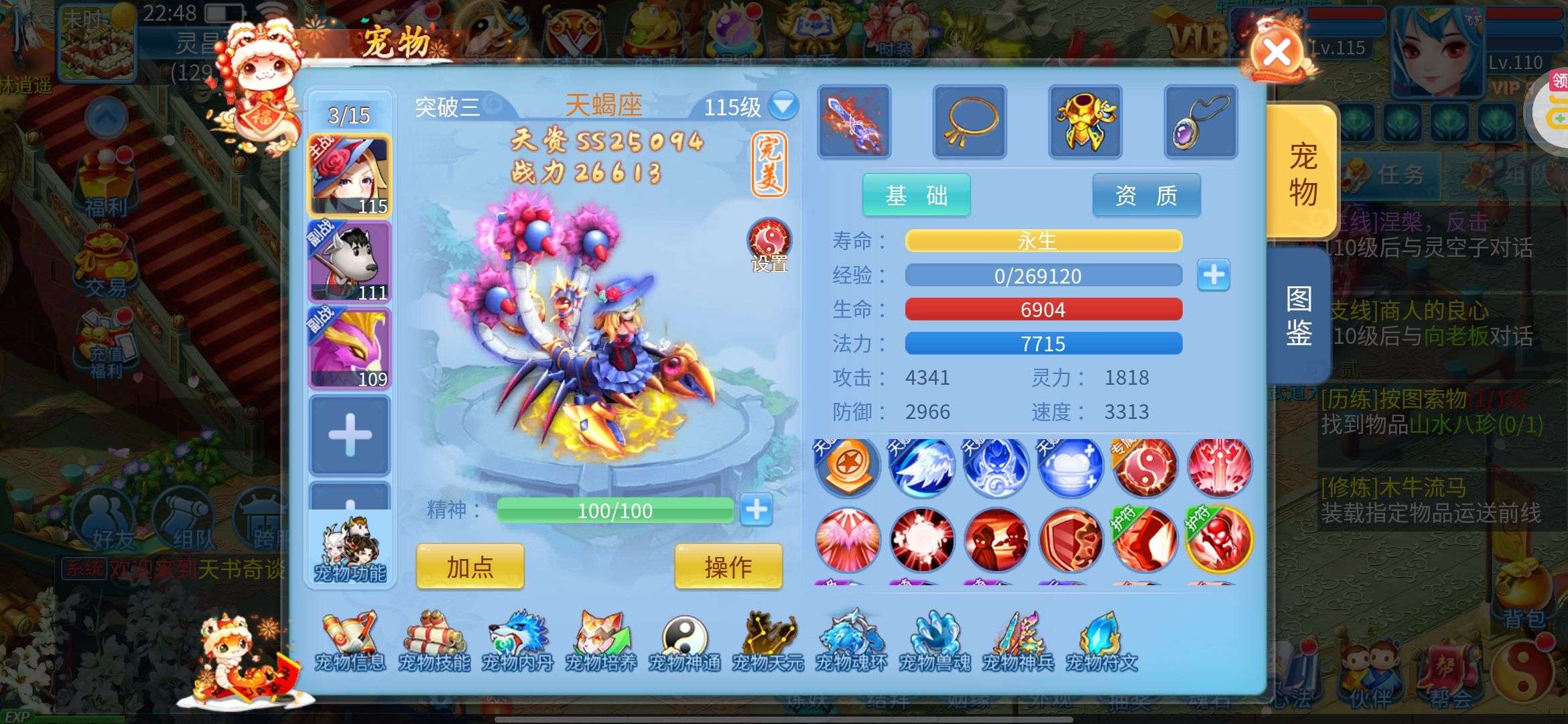The height and width of the screenshot is (724, 1568).
Task: Close the pet panel with the X
Action: [x=1277, y=52]
